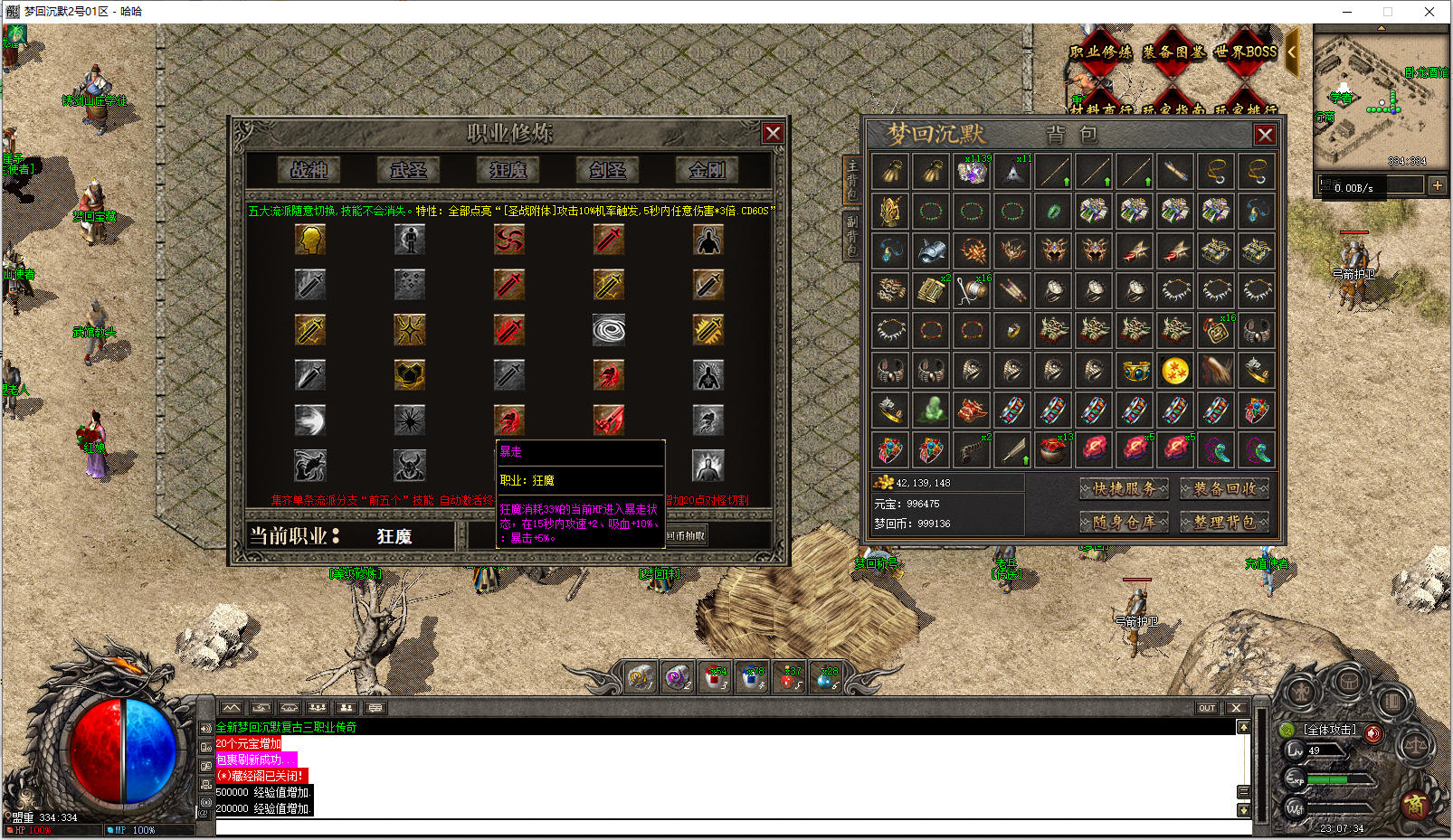Close the game window
The image size is (1453, 840).
pyautogui.click(x=1429, y=12)
